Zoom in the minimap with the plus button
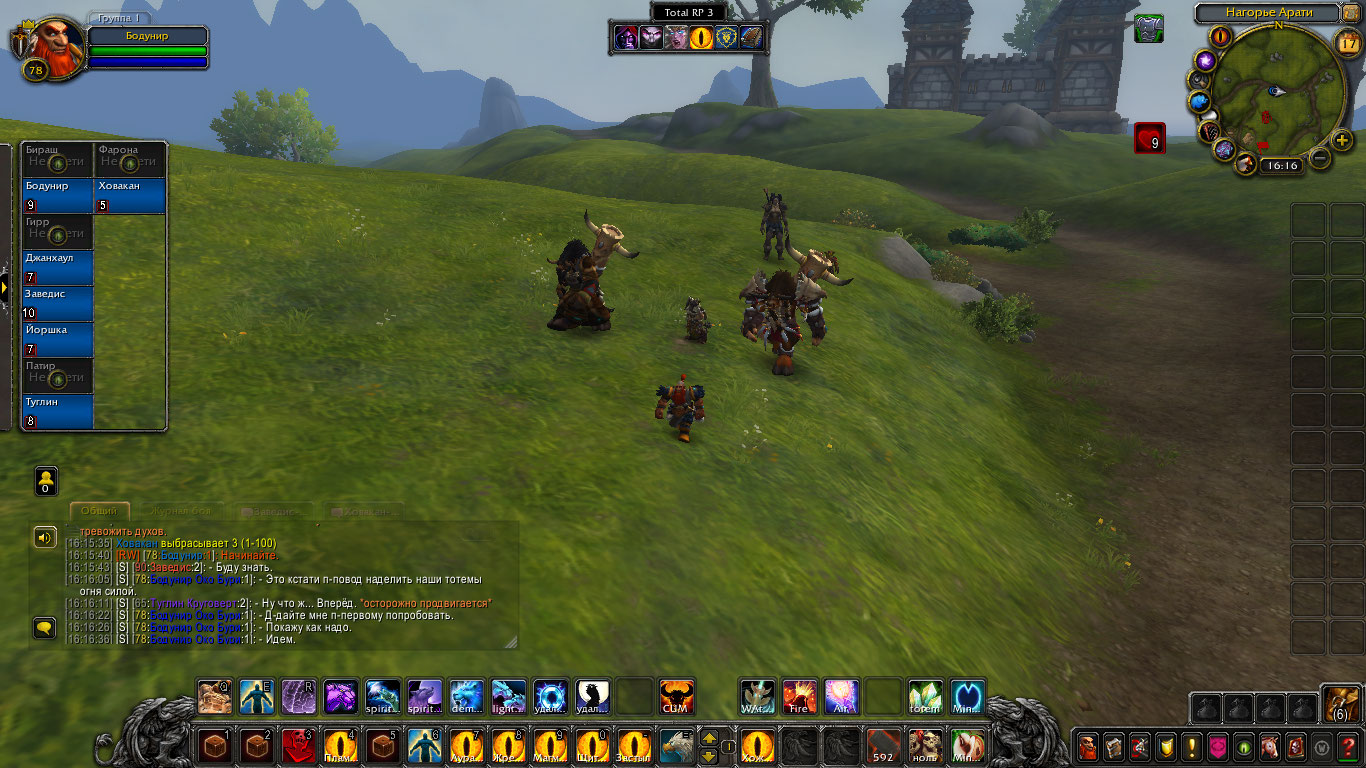 (1343, 140)
